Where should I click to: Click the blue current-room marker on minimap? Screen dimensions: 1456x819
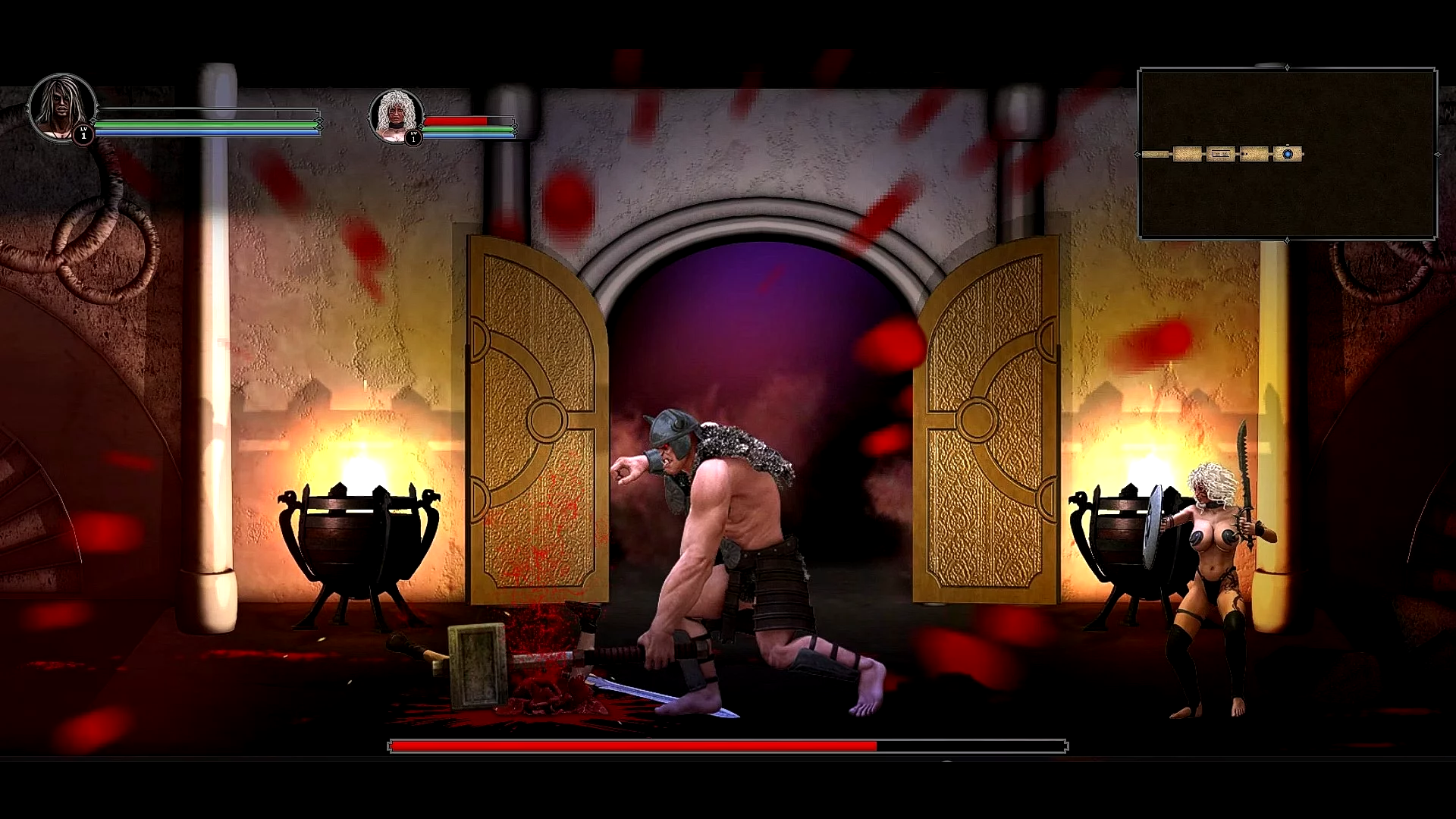click(x=1288, y=154)
